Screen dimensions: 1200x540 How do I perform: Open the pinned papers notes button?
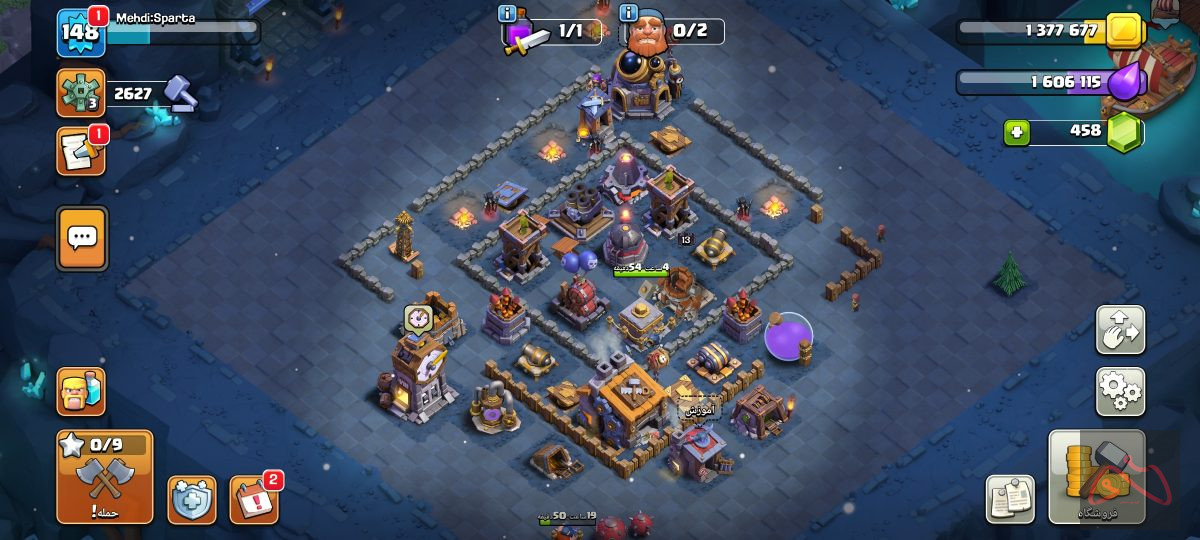click(x=1010, y=499)
